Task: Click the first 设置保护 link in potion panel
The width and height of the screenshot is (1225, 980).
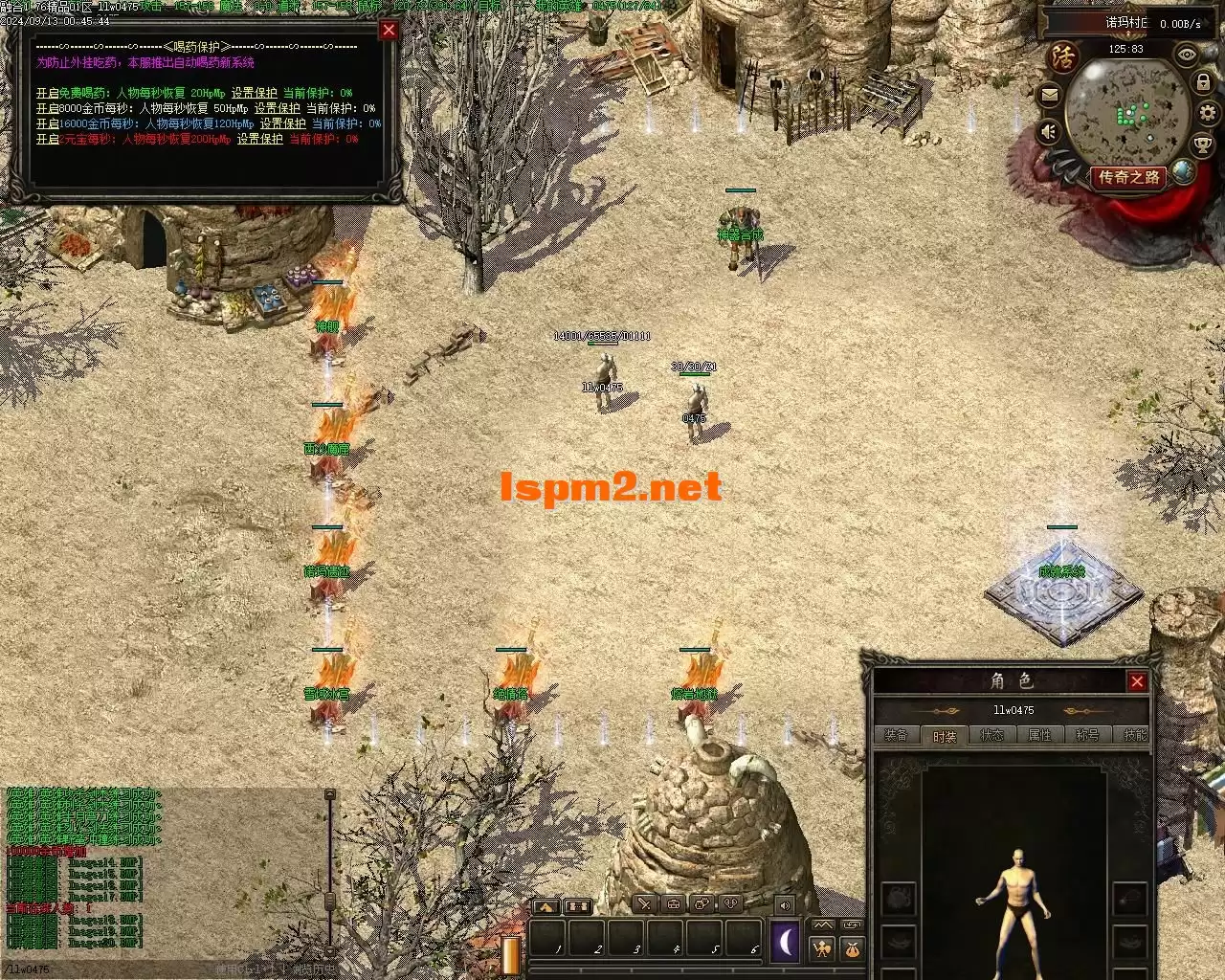Action: 255,93
